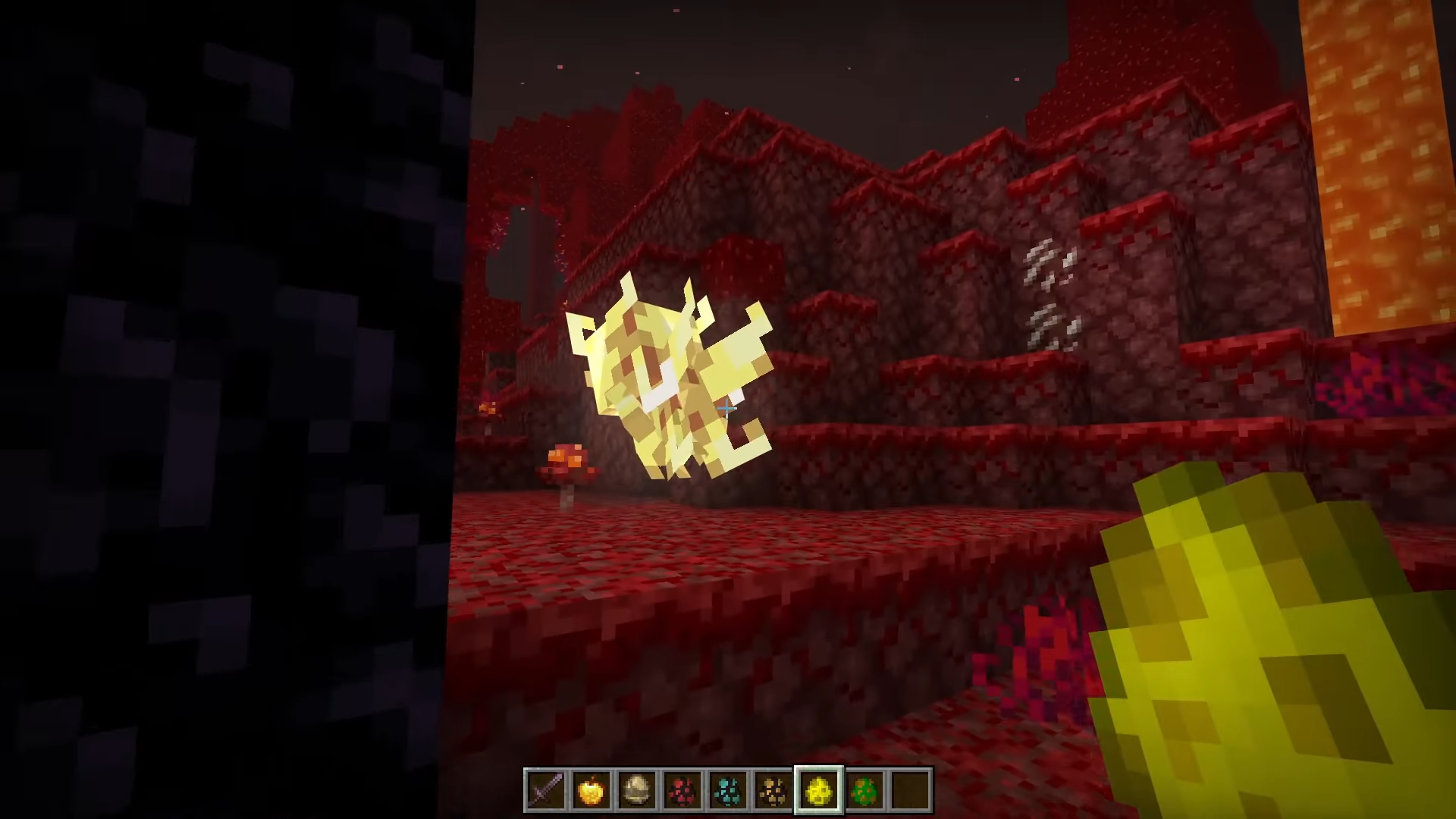Switch to the green and orange spawn egg
Image resolution: width=1456 pixels, height=819 pixels.
point(864,790)
